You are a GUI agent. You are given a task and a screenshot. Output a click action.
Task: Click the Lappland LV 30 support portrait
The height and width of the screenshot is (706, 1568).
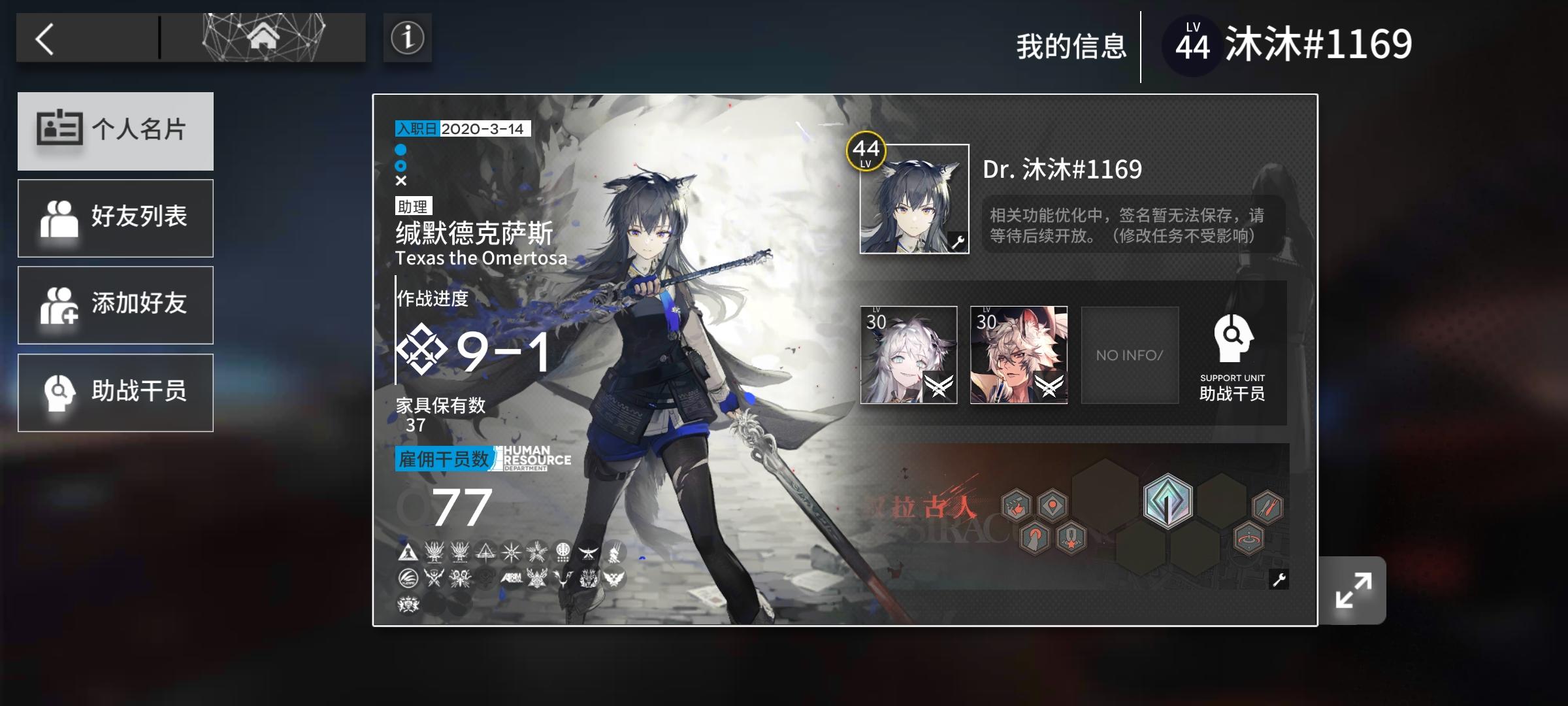(908, 355)
